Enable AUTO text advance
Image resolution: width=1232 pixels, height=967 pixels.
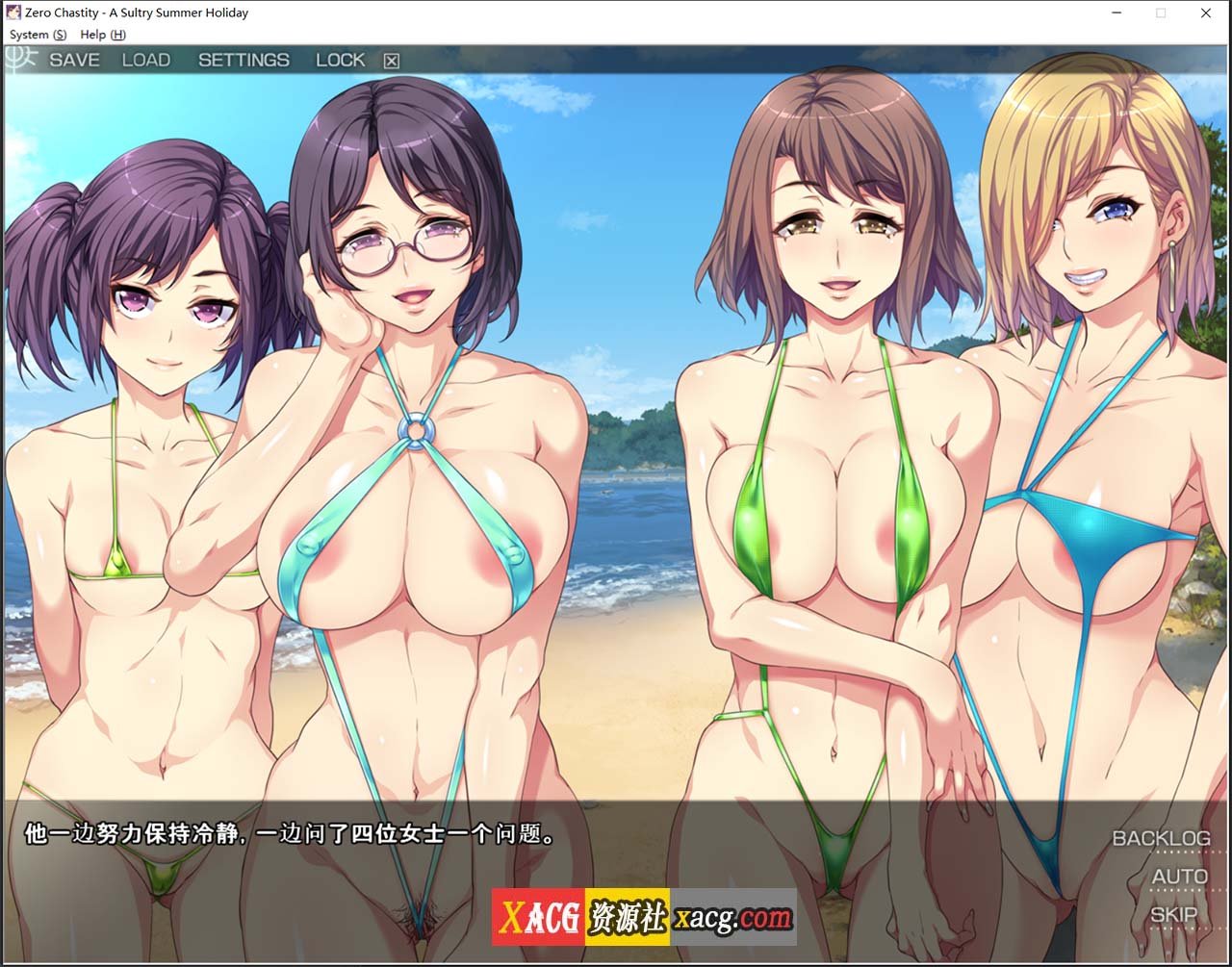pos(1179,877)
